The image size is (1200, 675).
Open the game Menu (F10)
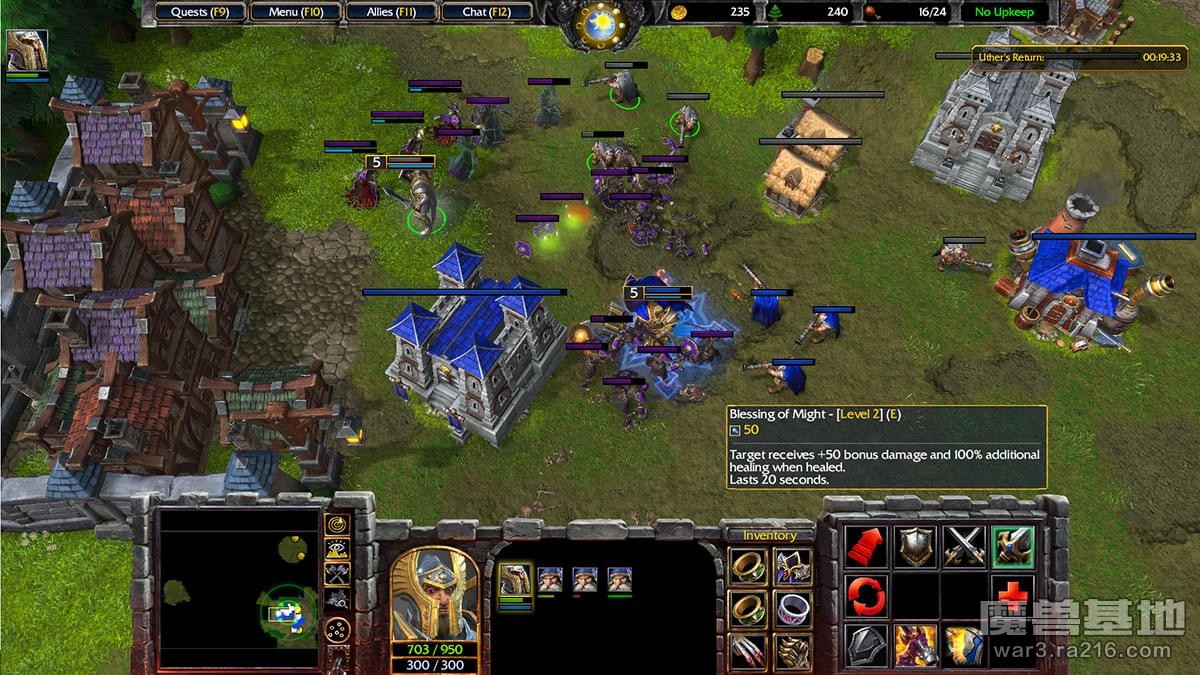click(294, 12)
